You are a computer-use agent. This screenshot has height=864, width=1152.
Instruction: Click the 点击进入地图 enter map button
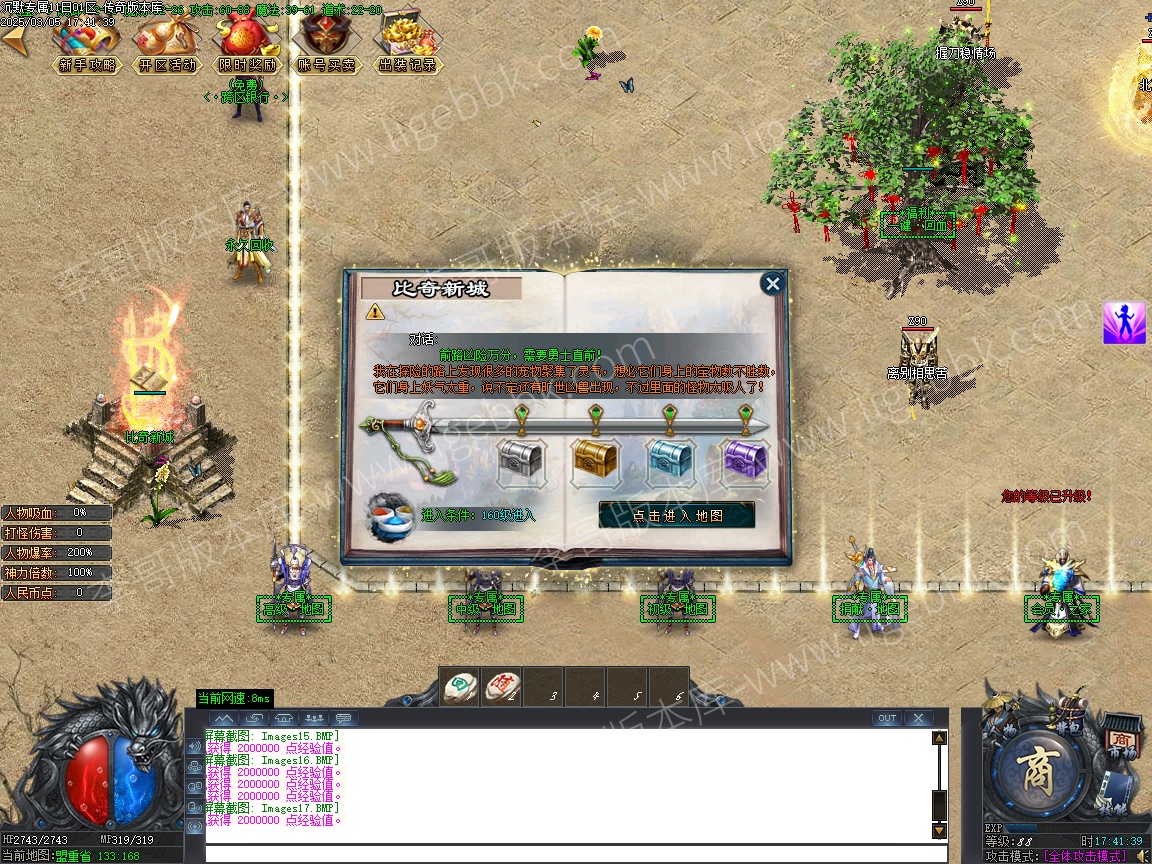click(677, 516)
